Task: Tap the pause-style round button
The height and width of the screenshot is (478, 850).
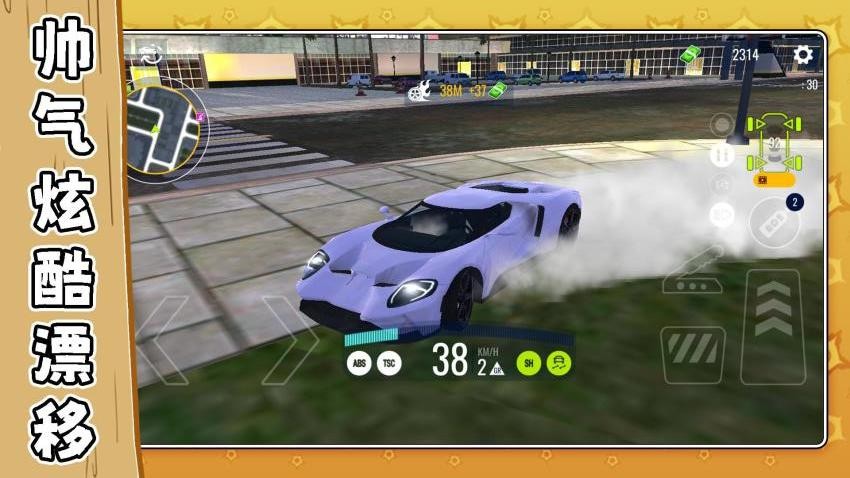Action: [721, 155]
